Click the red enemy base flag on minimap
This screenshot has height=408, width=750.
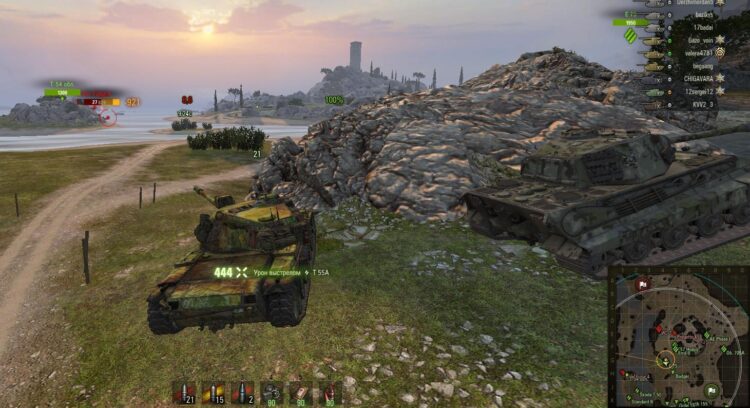pos(642,284)
